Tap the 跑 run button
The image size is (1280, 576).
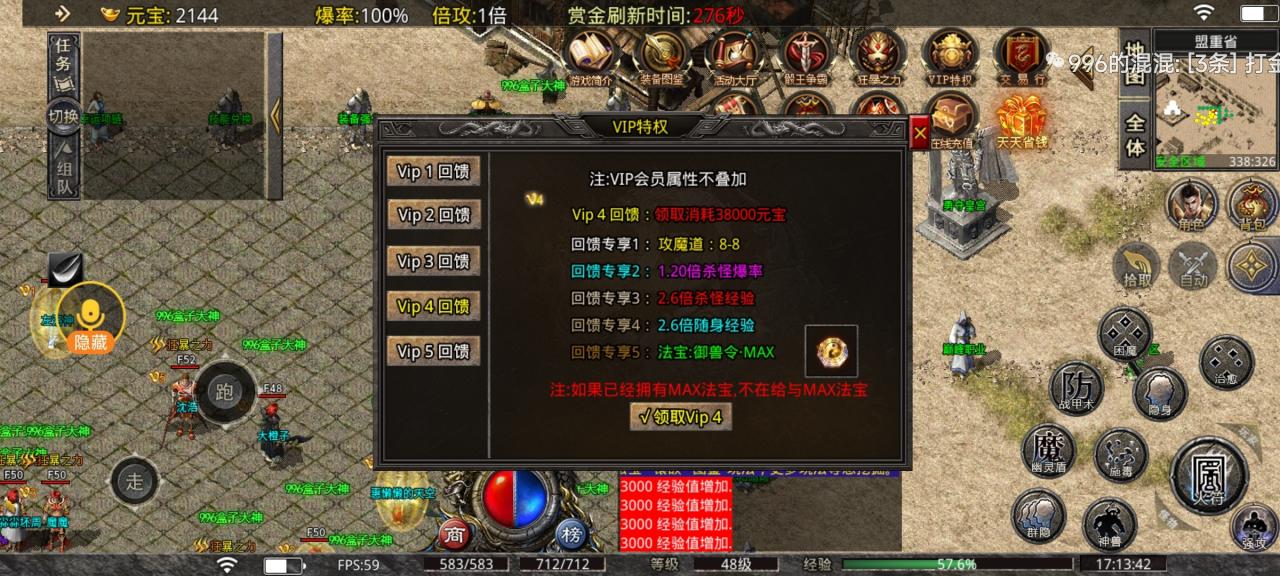223,393
